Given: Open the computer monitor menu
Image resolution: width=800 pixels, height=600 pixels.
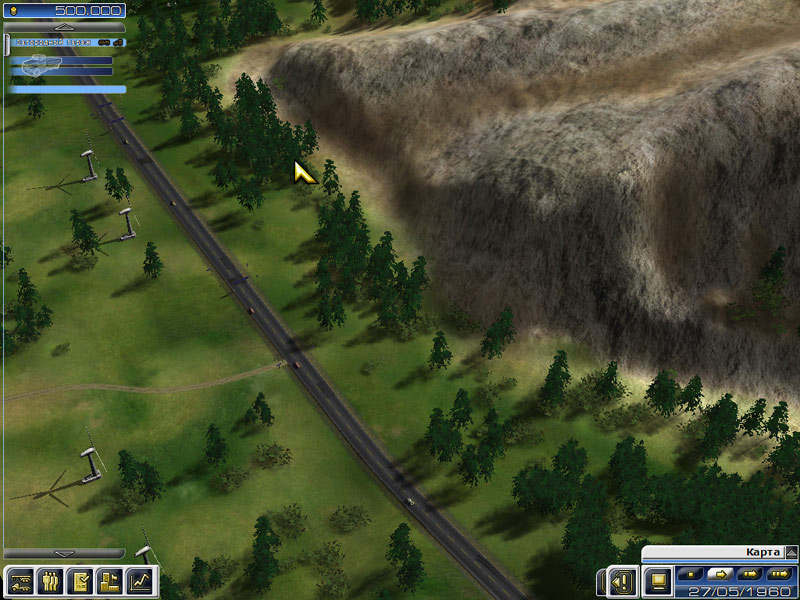Looking at the screenshot, I should [x=658, y=580].
